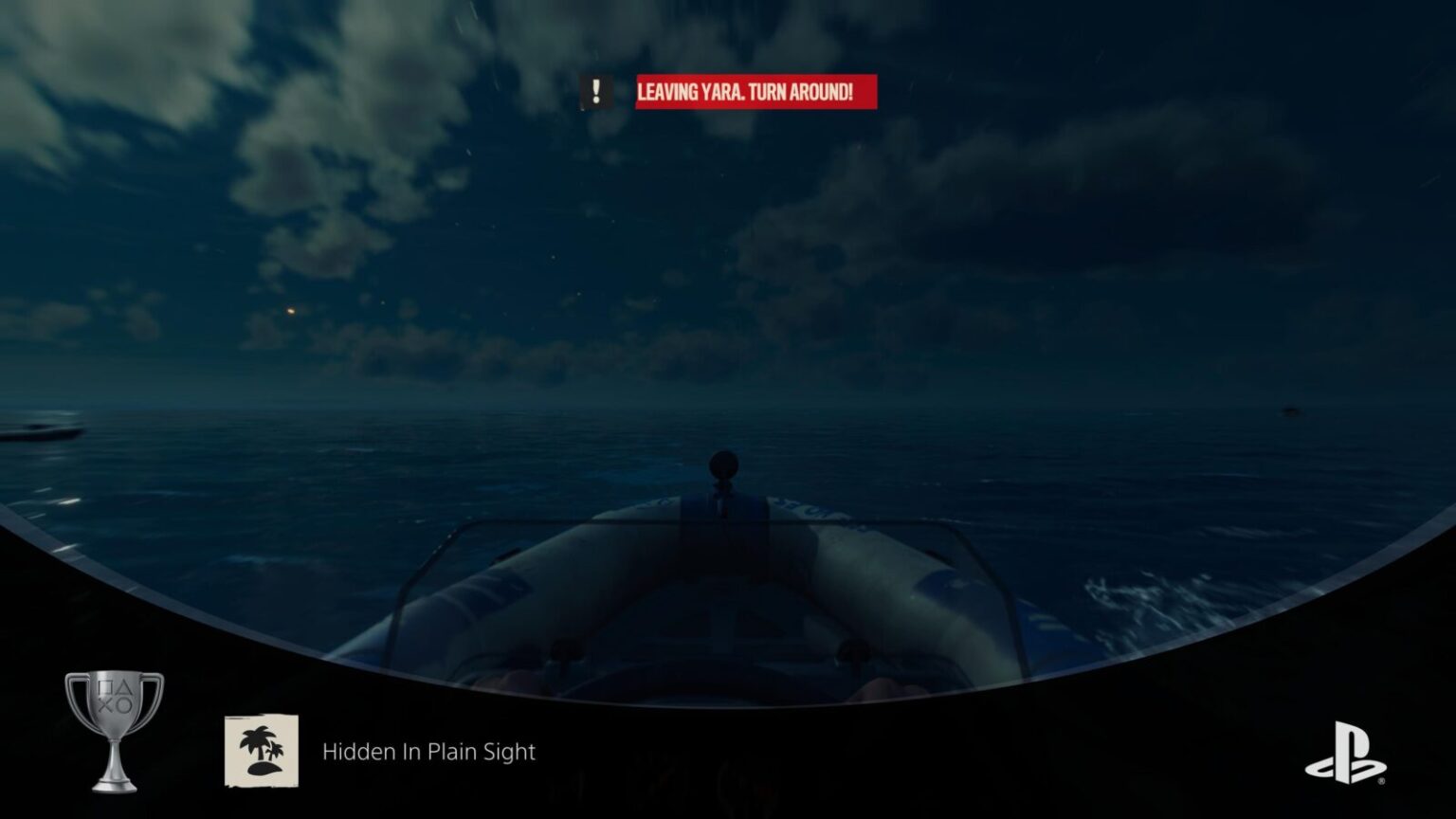Open the Hidden In Plain Sight trophy title

click(428, 752)
